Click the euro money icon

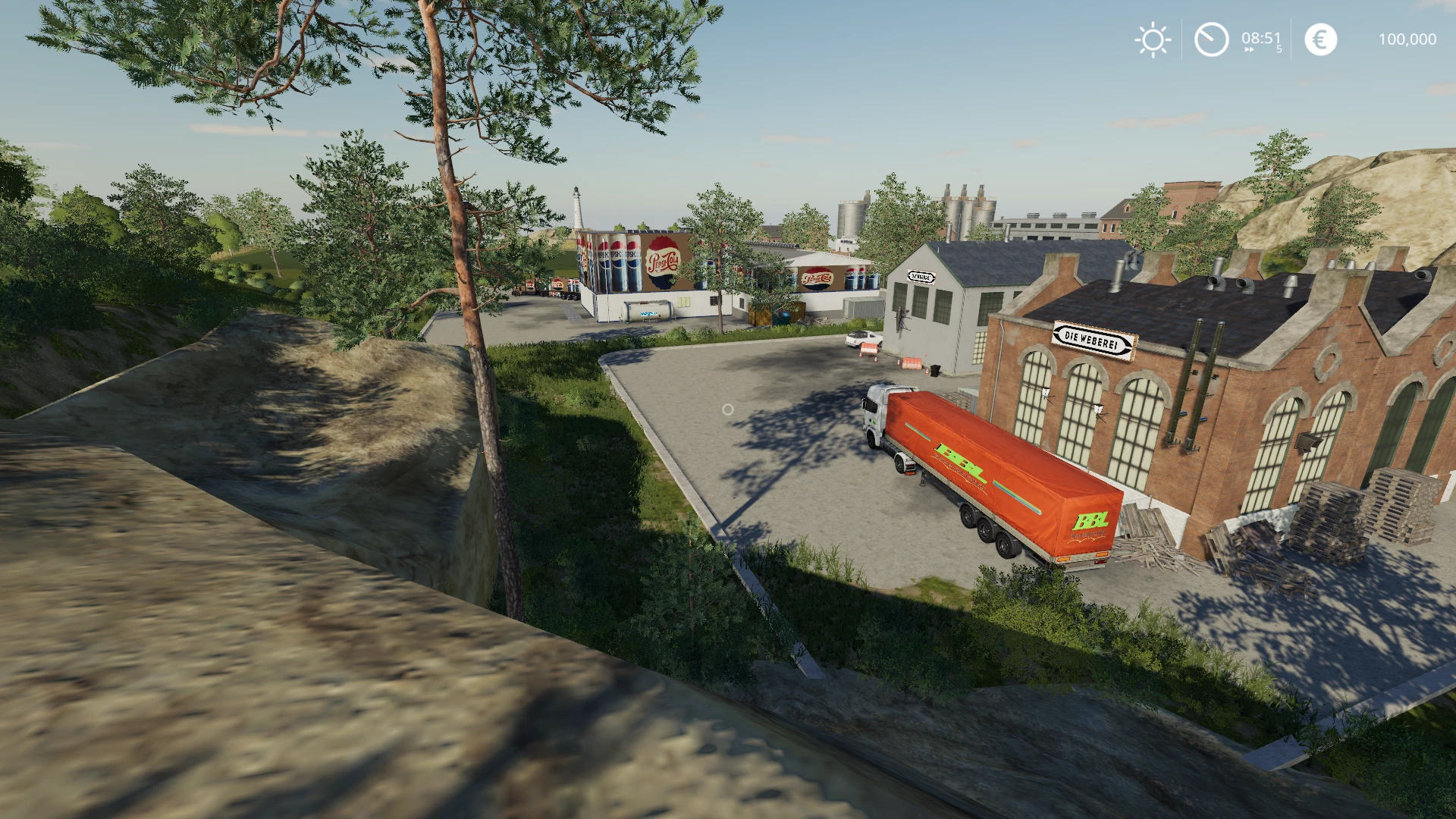1320,39
